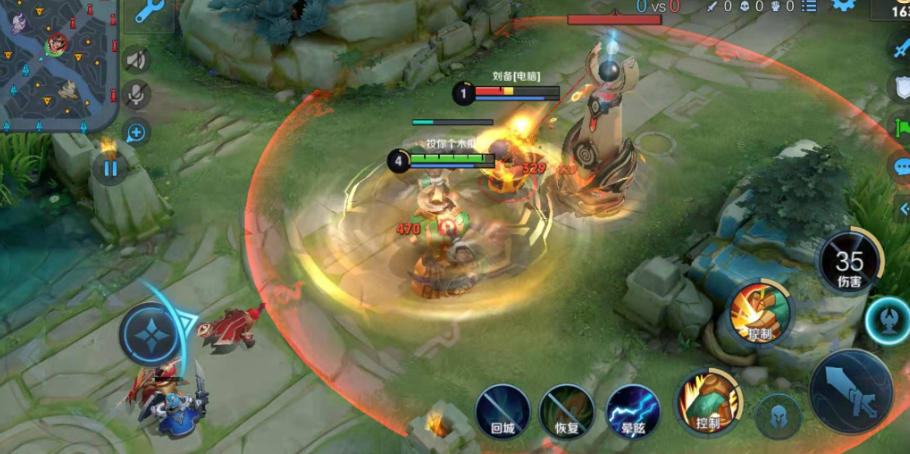Cast the 晕眩 stun lightning spell
This screenshot has width=910, height=454.
(x=633, y=412)
